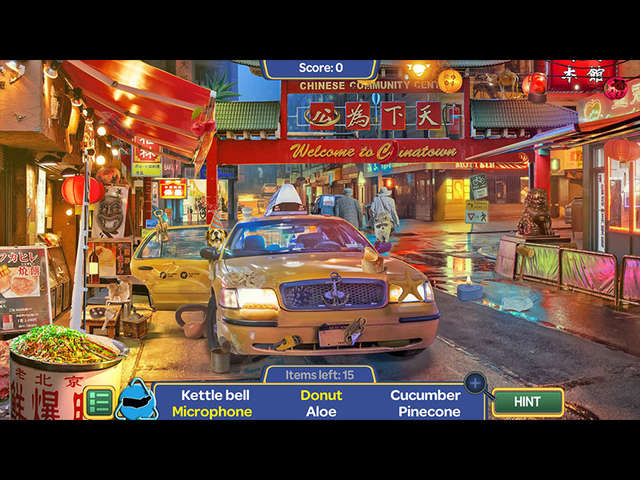The image size is (640, 480).
Task: Choose Pinecone from the item list
Action: pos(429,412)
